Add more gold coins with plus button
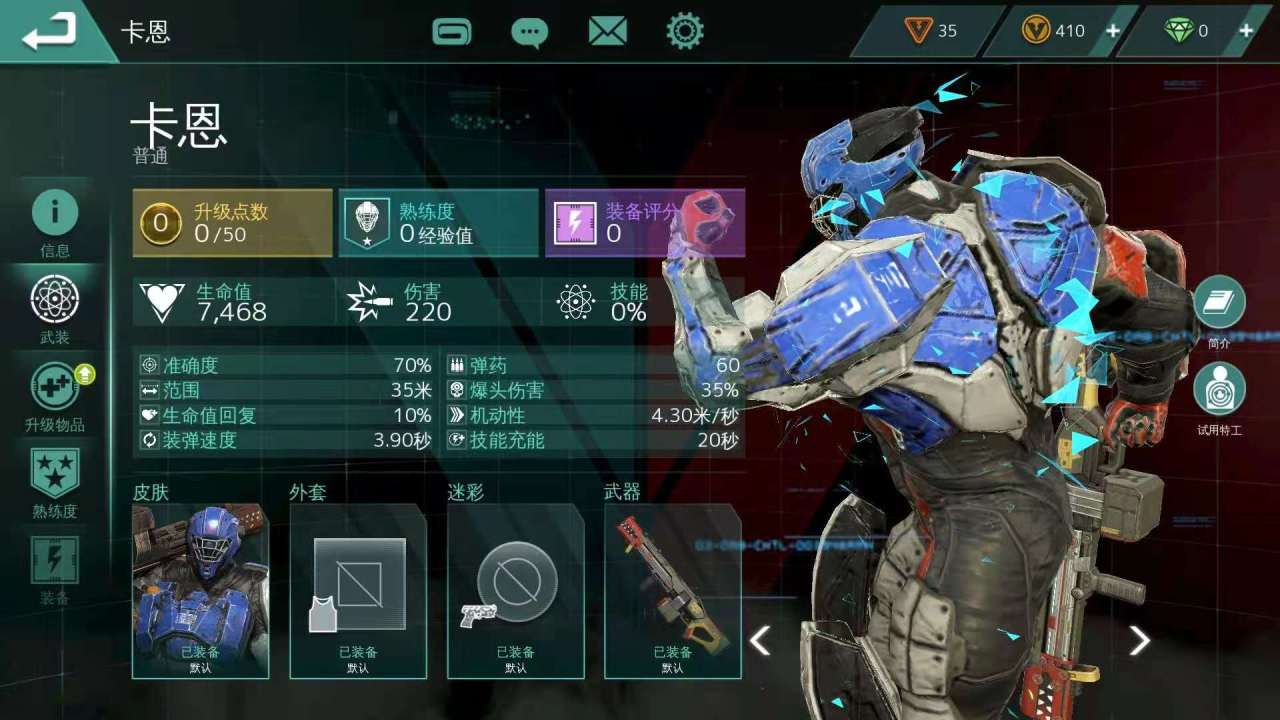 (x=1112, y=31)
